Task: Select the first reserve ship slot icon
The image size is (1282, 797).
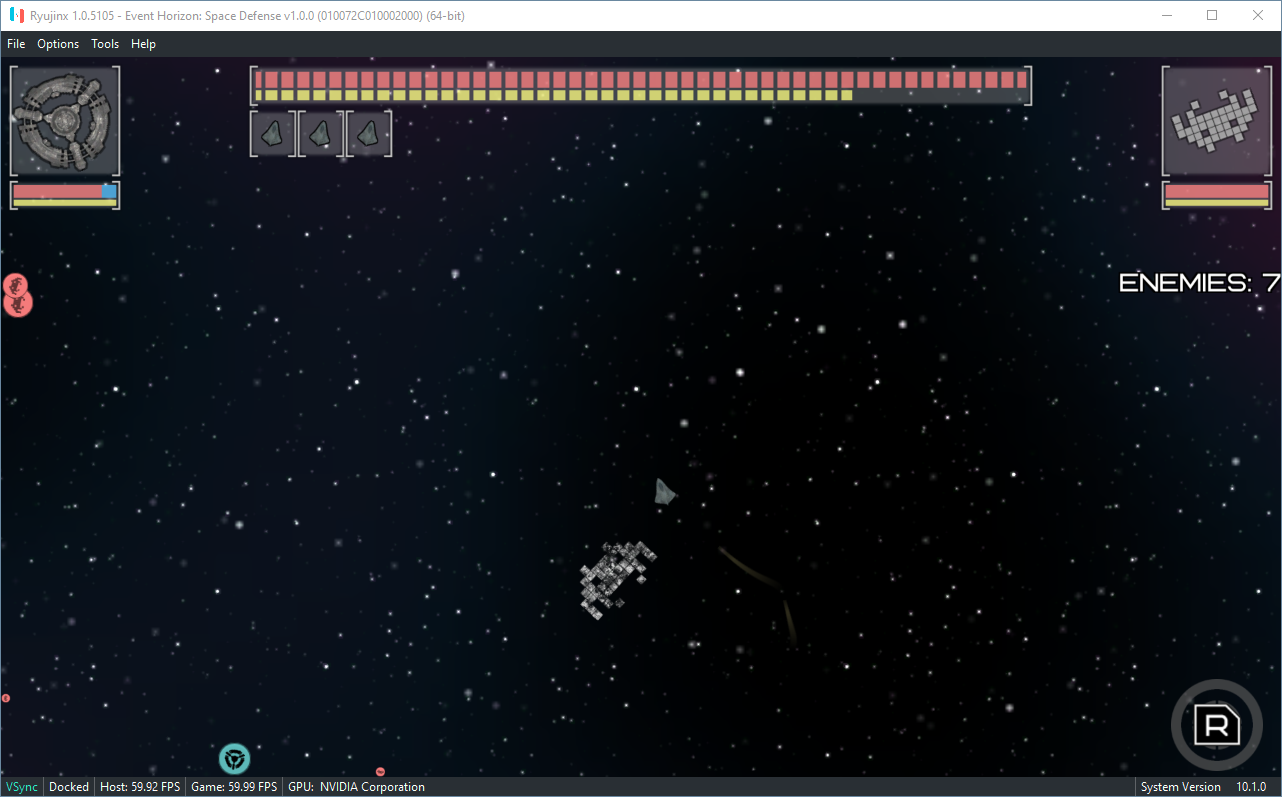Action: click(x=272, y=133)
